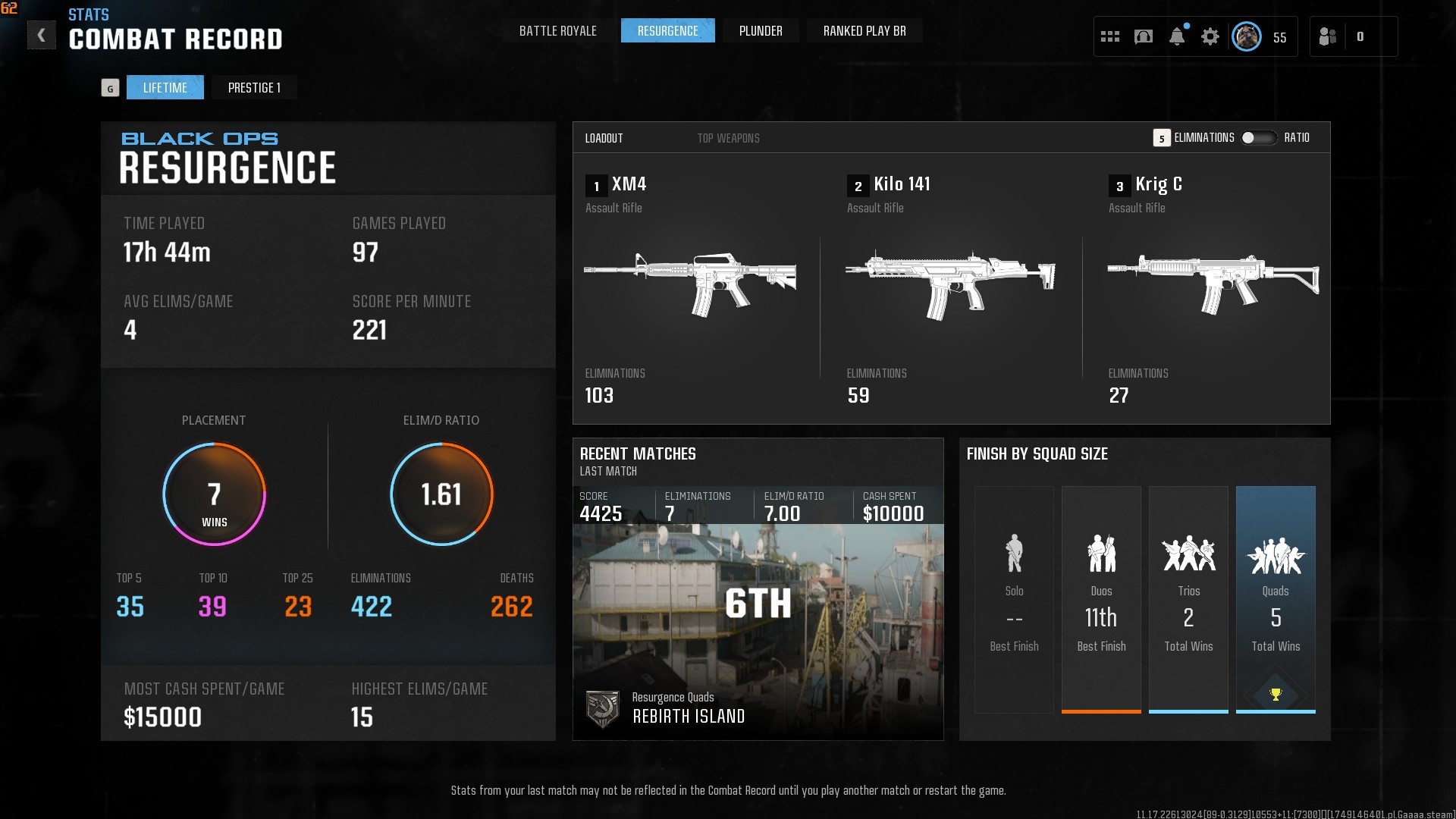Go back using the arrow button

[x=42, y=35]
